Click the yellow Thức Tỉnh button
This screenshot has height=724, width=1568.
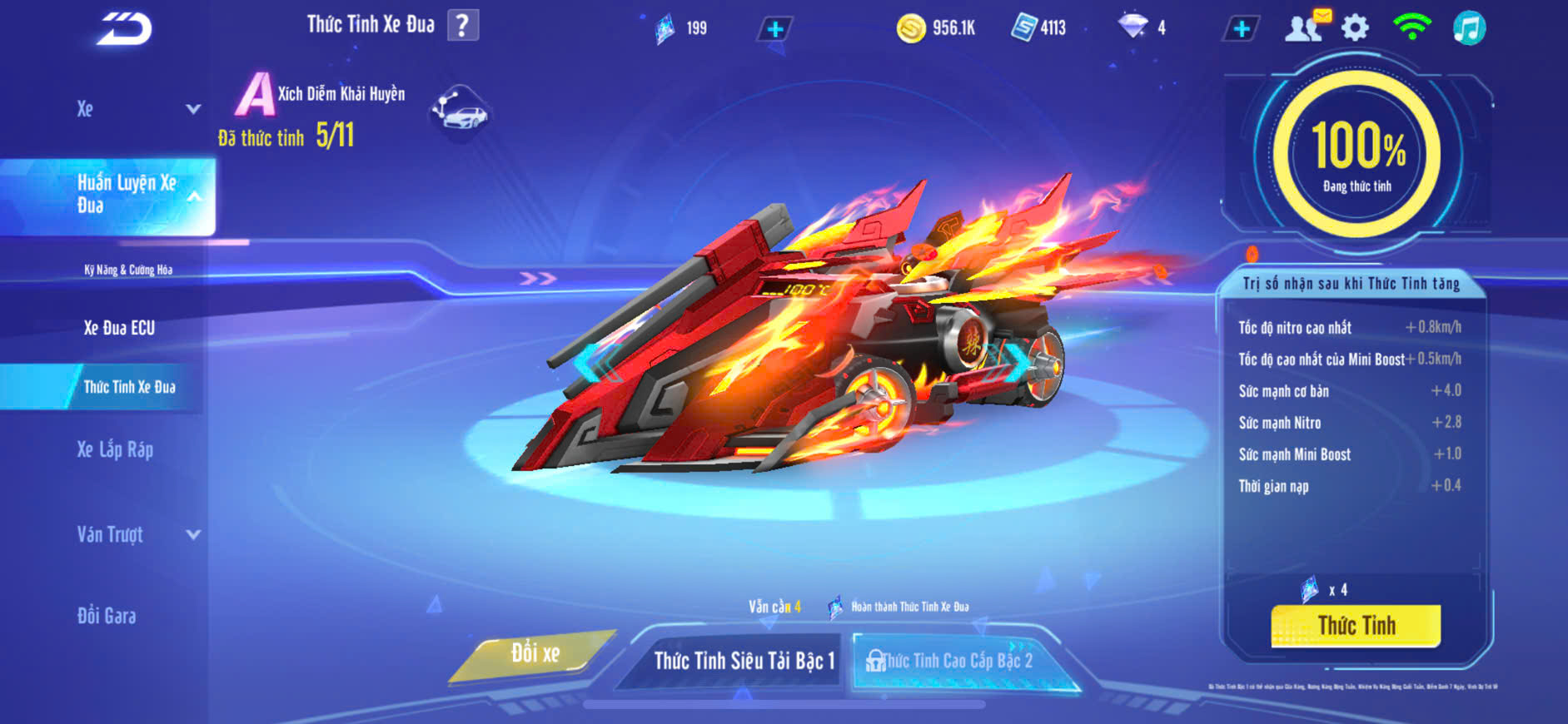coord(1356,626)
